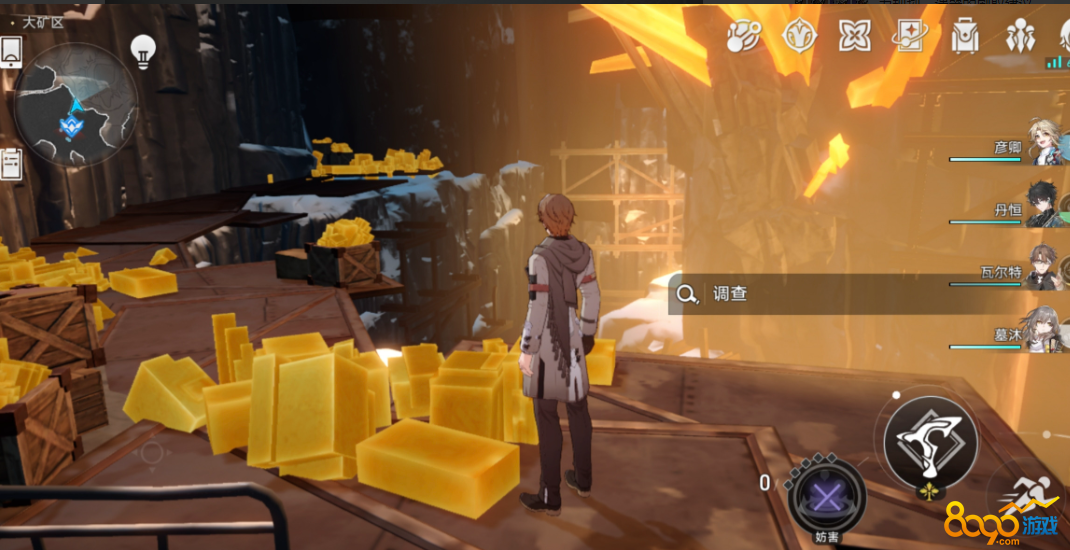The image size is (1070, 550).
Task: Open the lightbulb hint icon
Action: pos(143,52)
